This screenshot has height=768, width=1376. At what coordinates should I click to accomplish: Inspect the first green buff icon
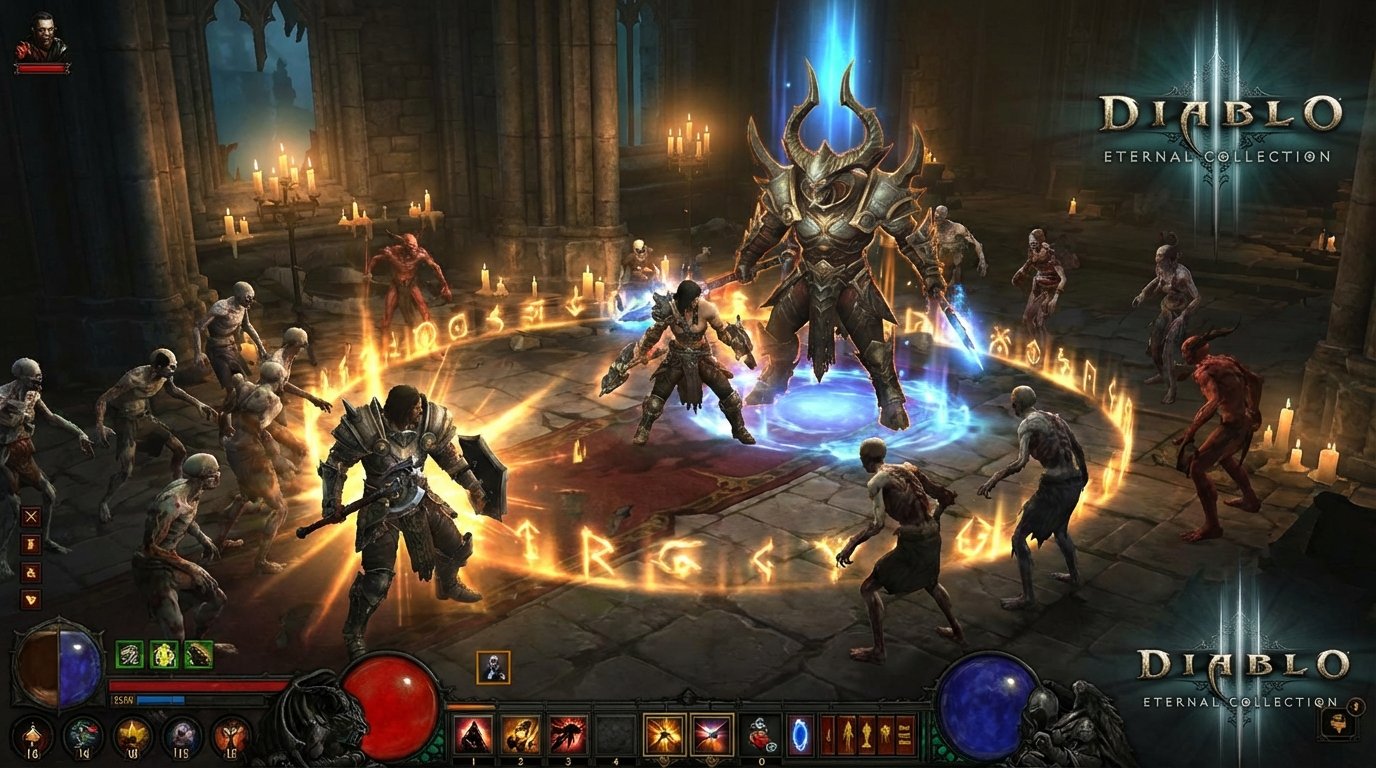(x=128, y=655)
